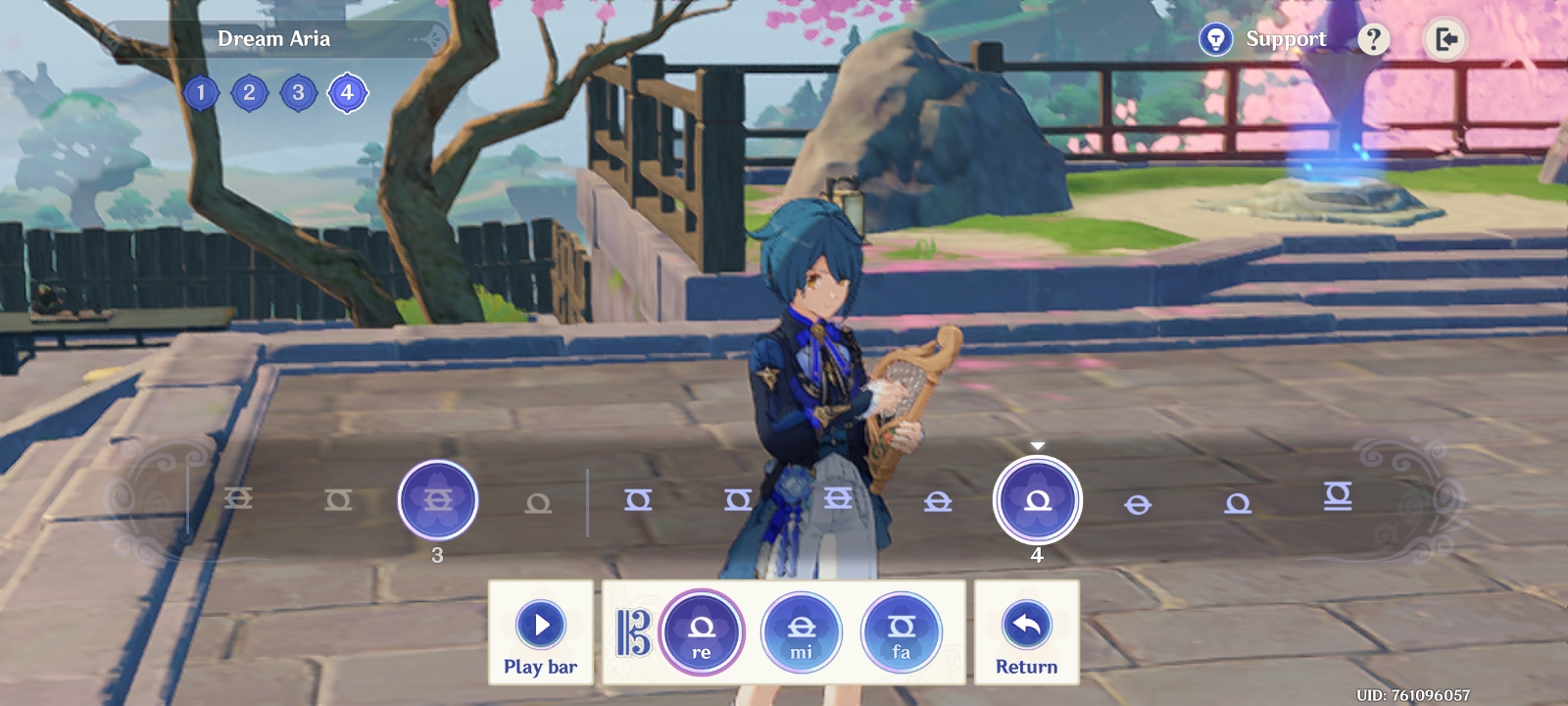The height and width of the screenshot is (706, 1568).
Task: Toggle the first note symbol on the bar
Action: click(240, 500)
